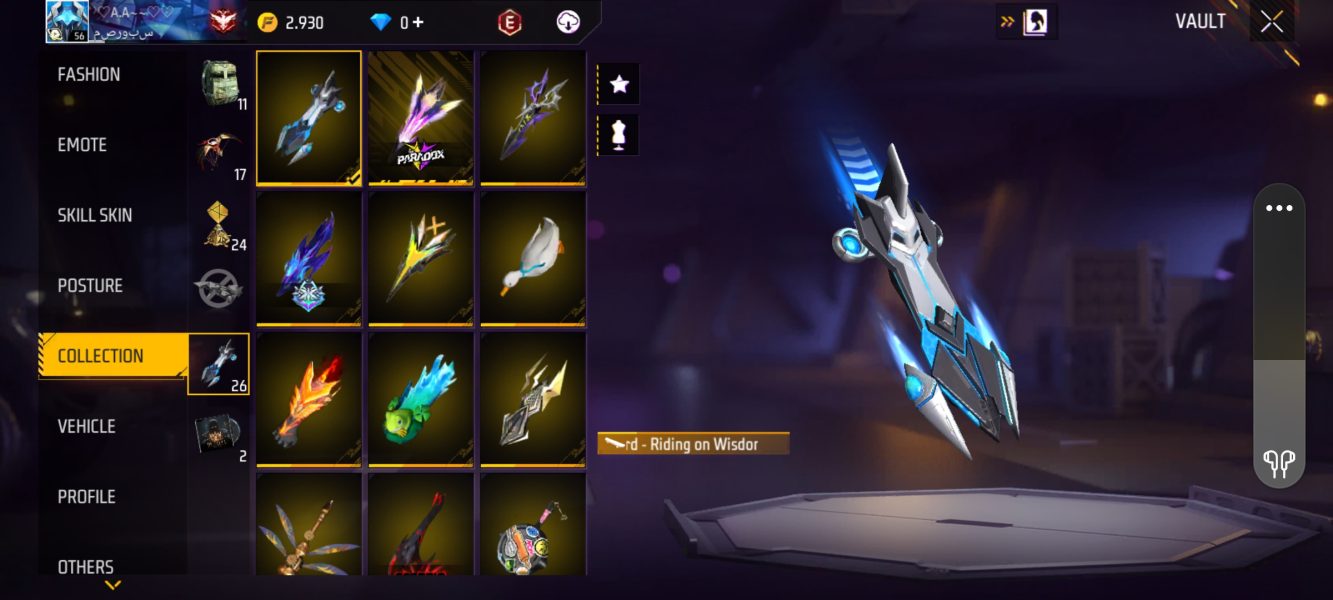Open the cloud download icon

click(568, 22)
